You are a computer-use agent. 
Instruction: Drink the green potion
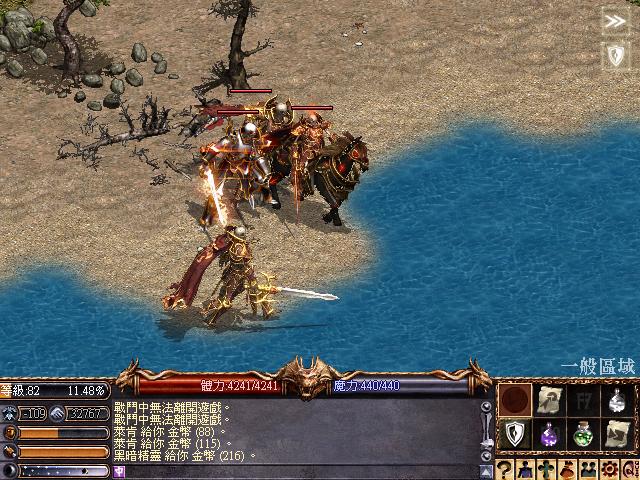(x=583, y=435)
